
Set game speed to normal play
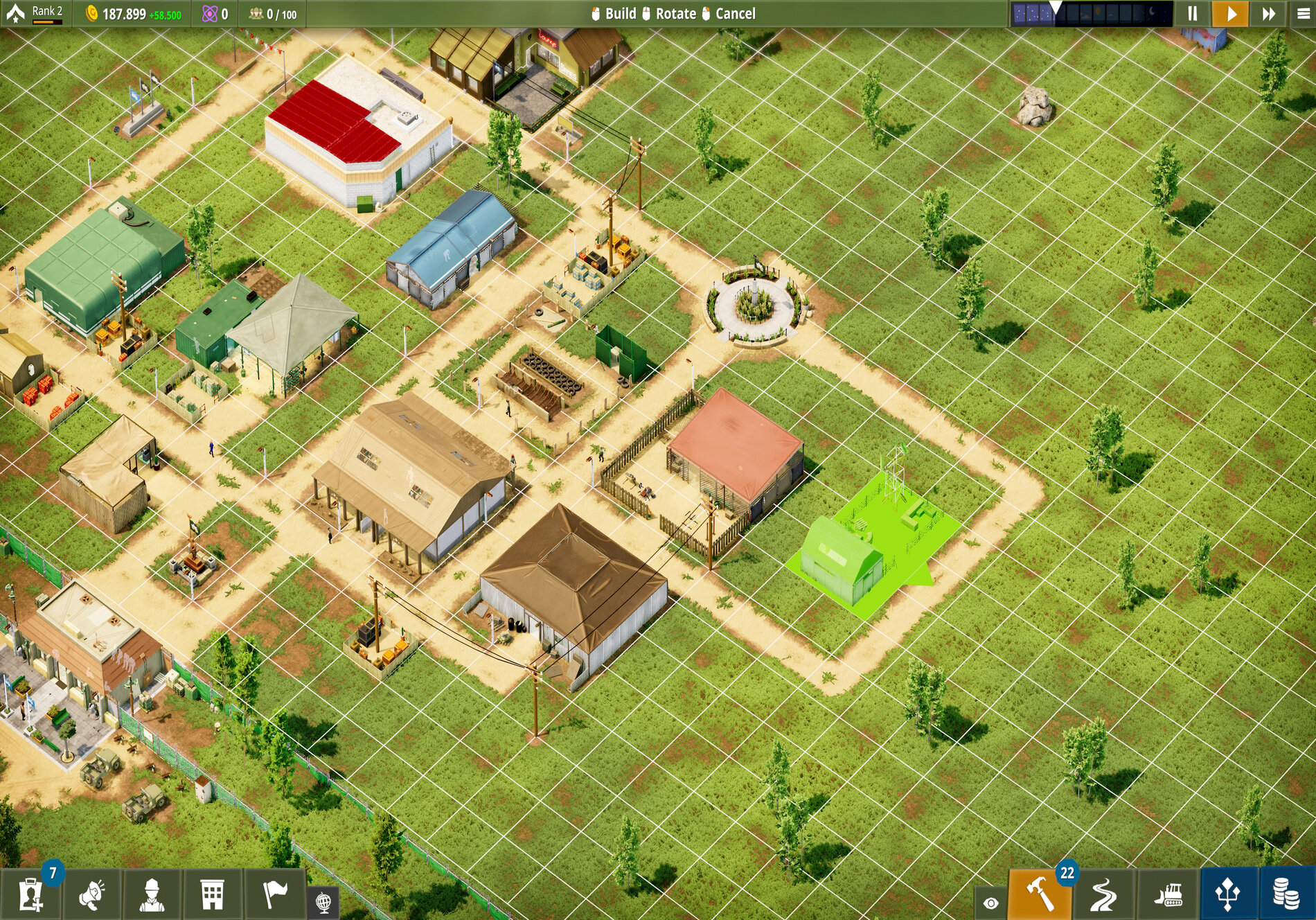point(1231,14)
